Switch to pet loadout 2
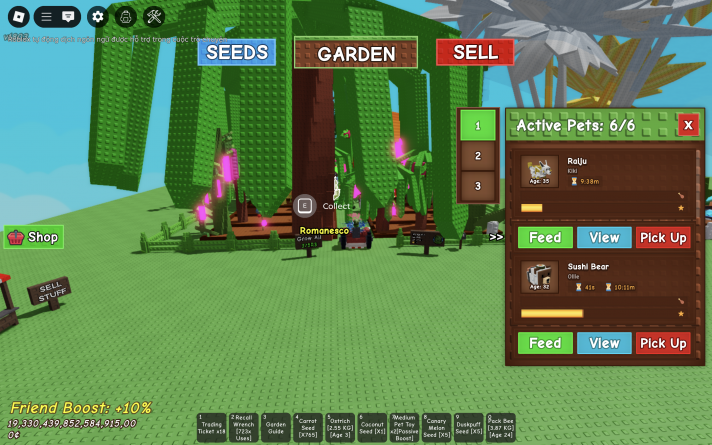Image resolution: width=712 pixels, height=445 pixels. pos(478,156)
